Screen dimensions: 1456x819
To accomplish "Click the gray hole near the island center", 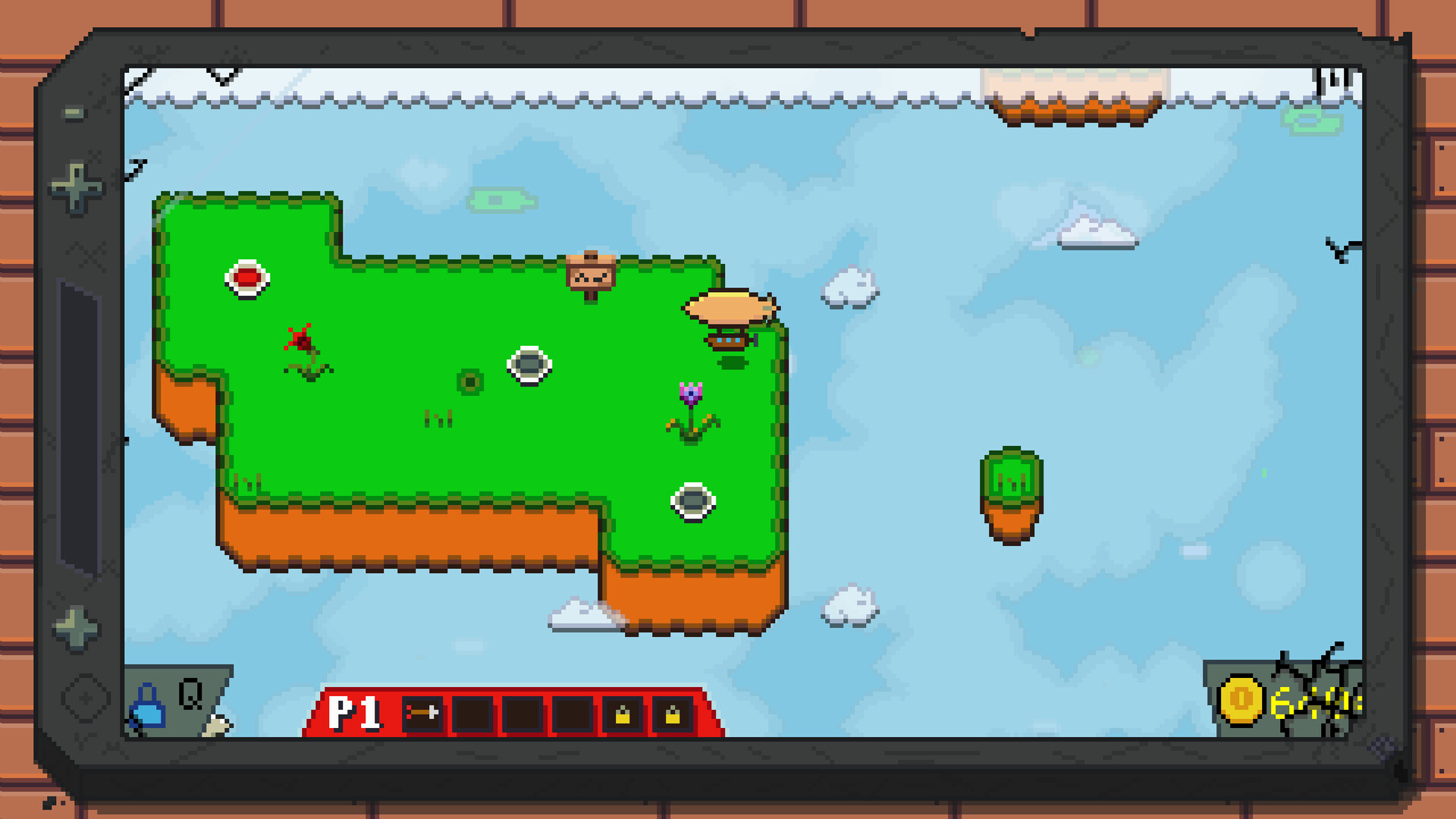I will [x=529, y=366].
